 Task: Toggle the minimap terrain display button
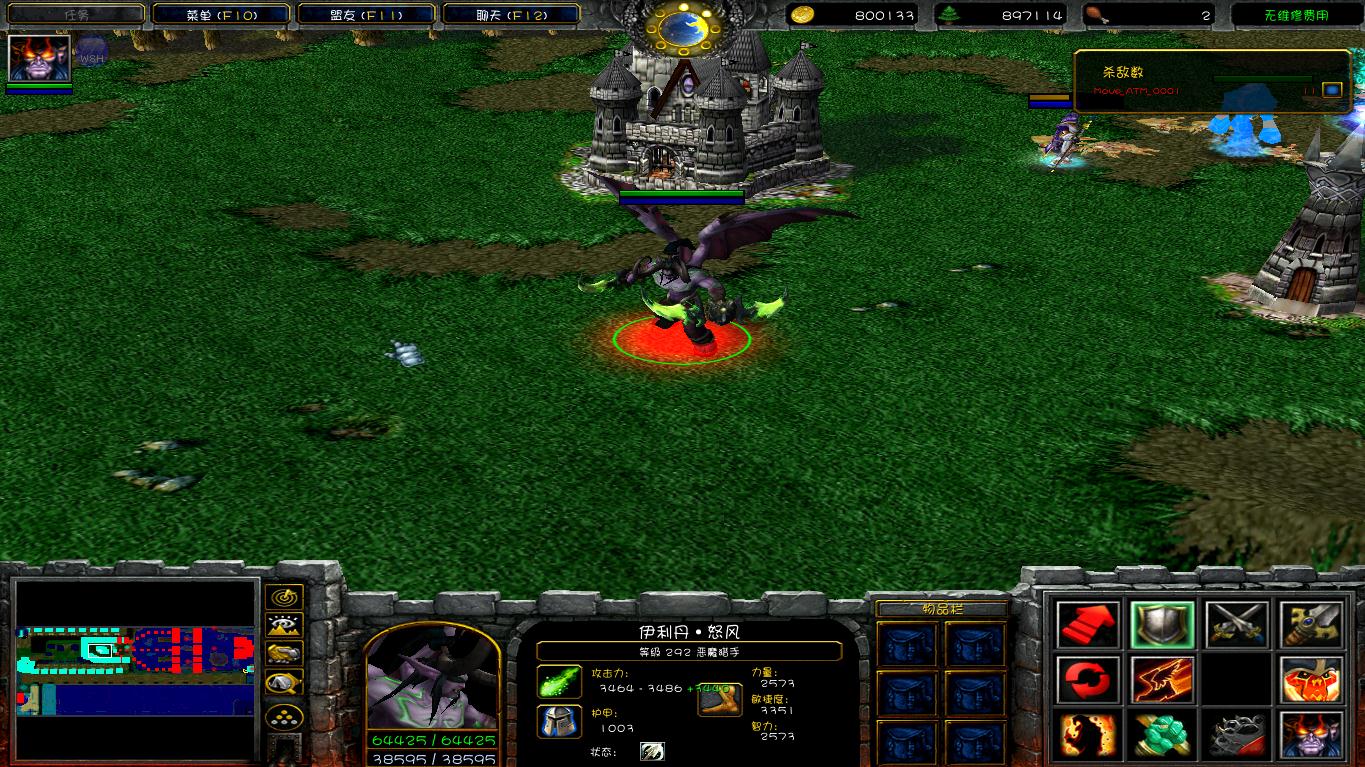(285, 626)
